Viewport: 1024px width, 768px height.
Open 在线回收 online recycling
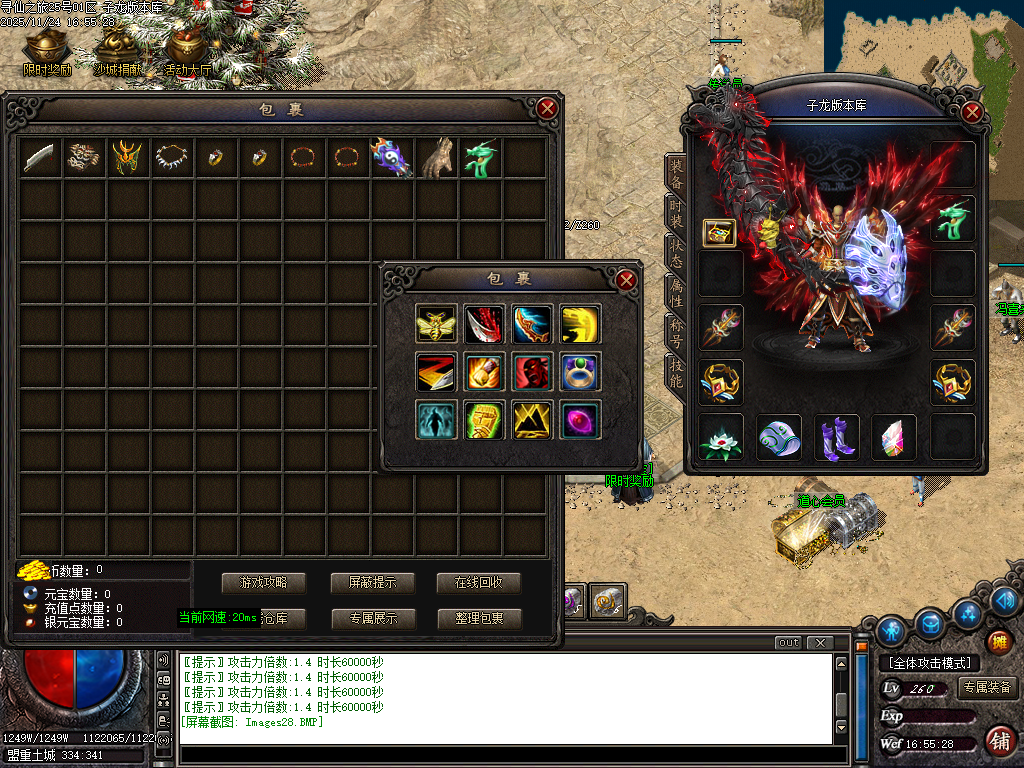[x=479, y=583]
